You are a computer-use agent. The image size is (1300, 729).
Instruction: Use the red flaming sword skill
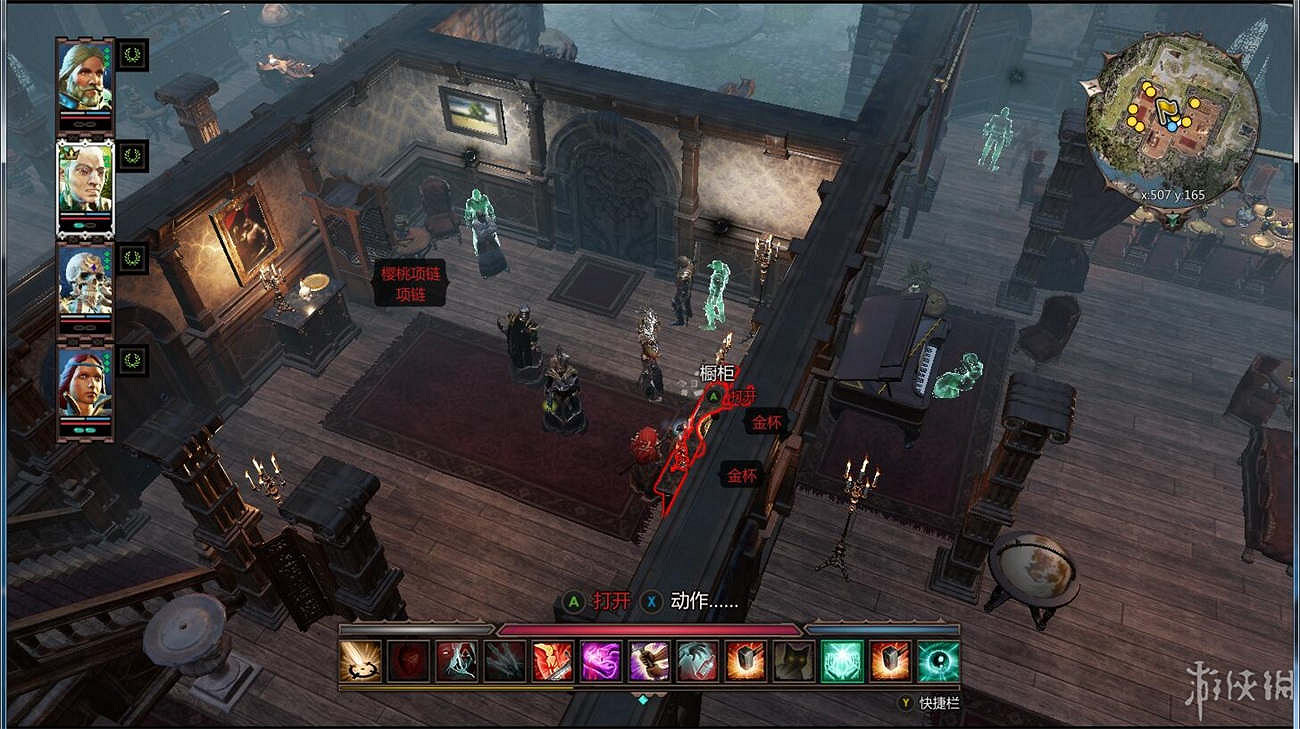pyautogui.click(x=553, y=661)
